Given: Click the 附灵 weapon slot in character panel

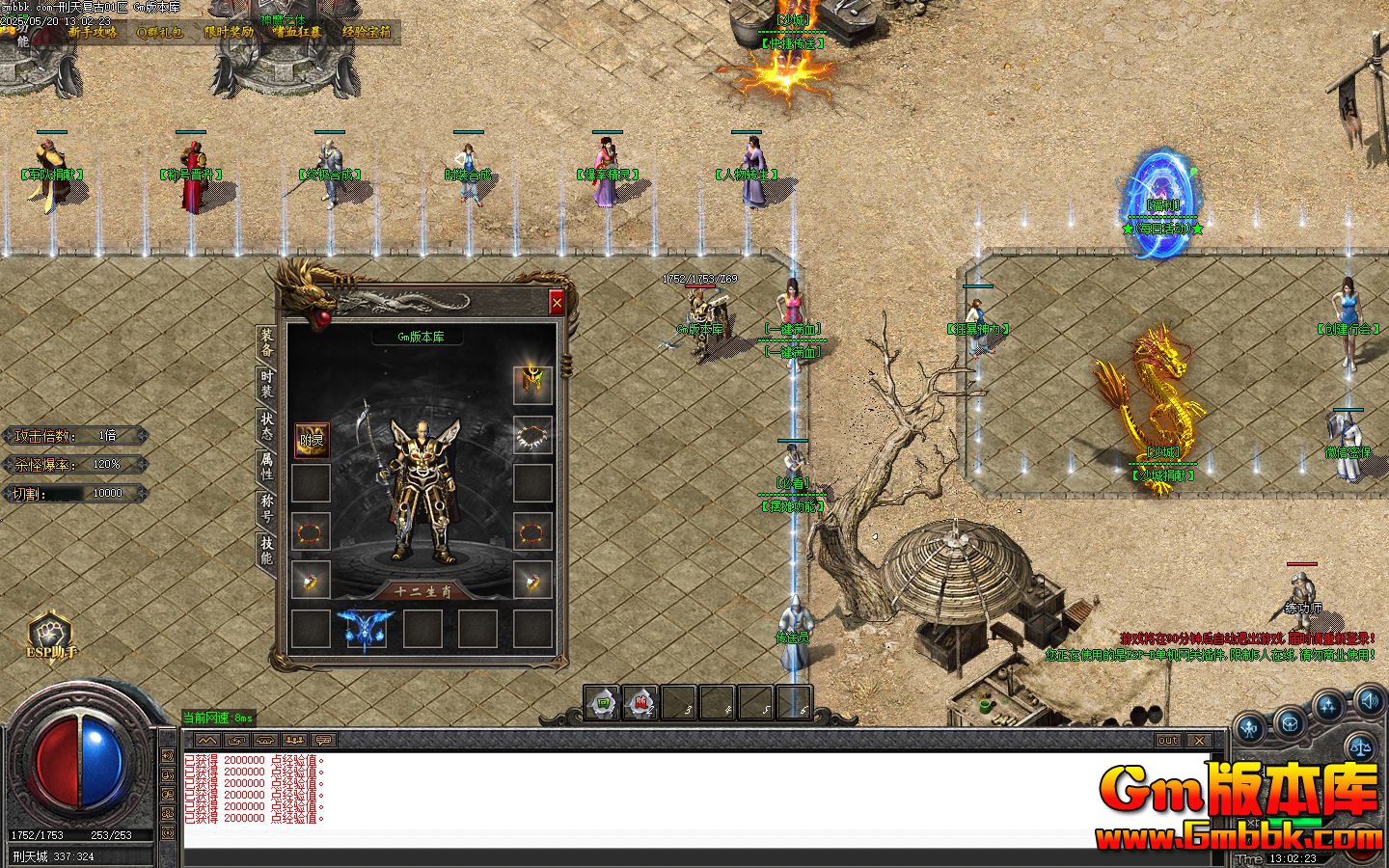Looking at the screenshot, I should click(x=312, y=440).
